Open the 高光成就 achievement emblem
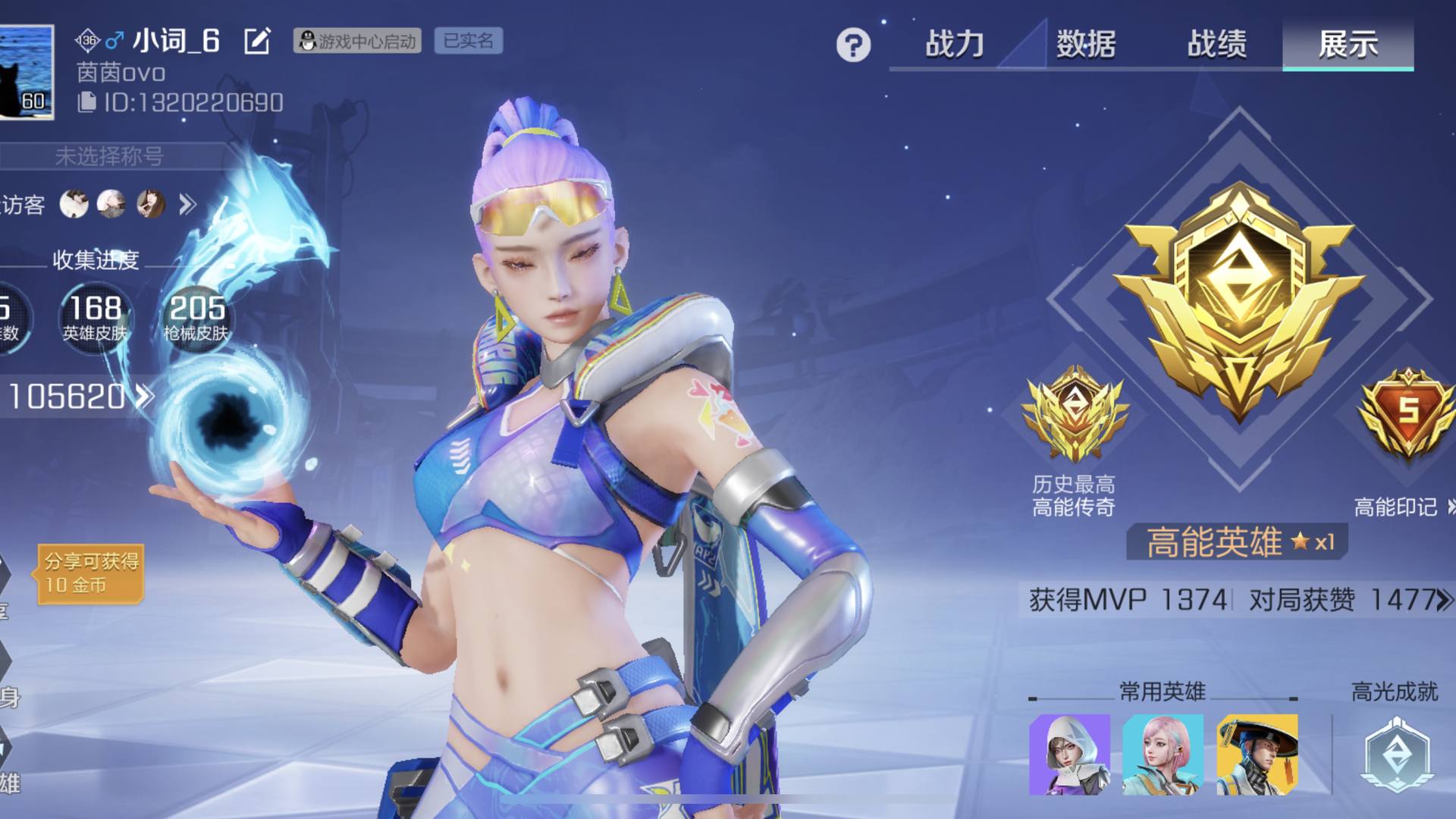Viewport: 1456px width, 819px height. click(1397, 755)
